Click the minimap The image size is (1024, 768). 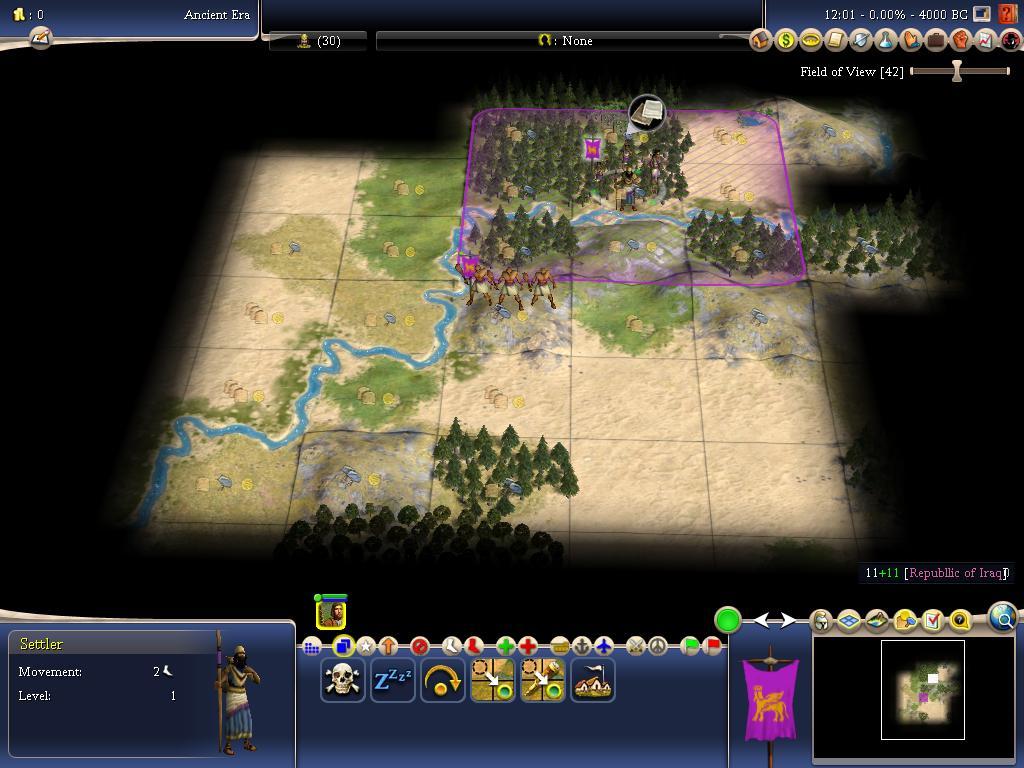tap(922, 690)
